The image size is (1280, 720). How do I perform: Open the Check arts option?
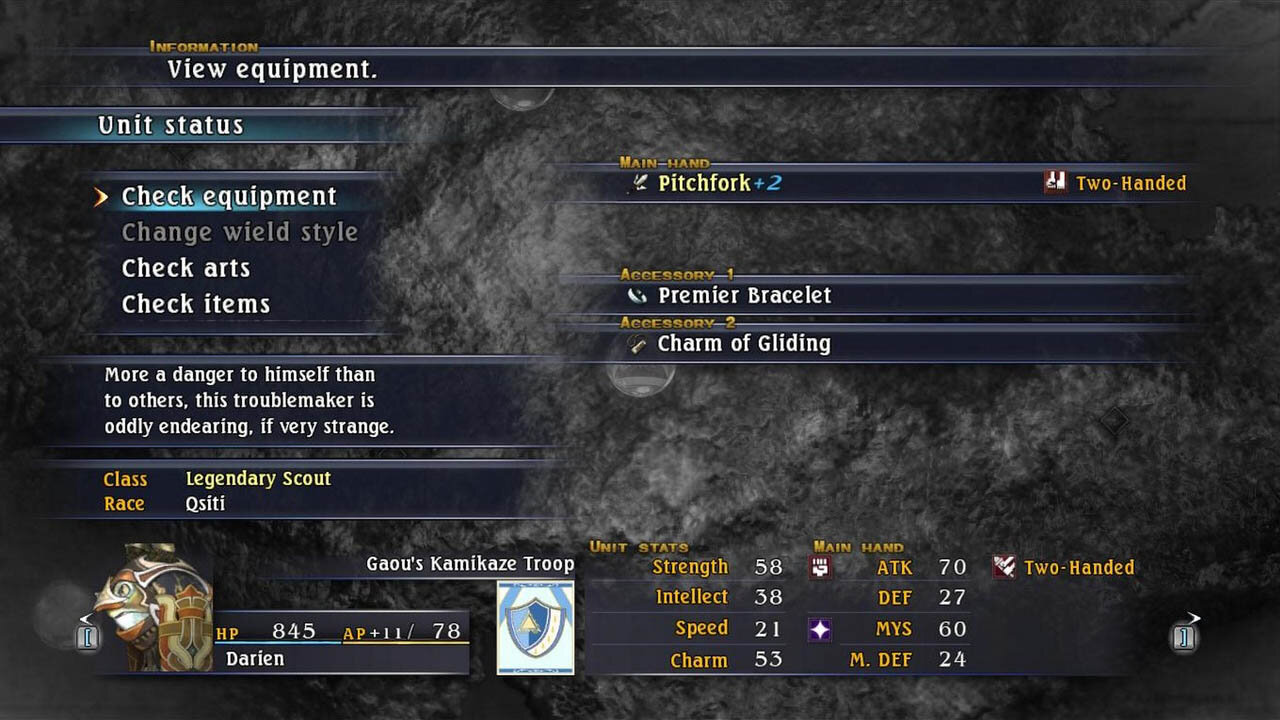186,269
